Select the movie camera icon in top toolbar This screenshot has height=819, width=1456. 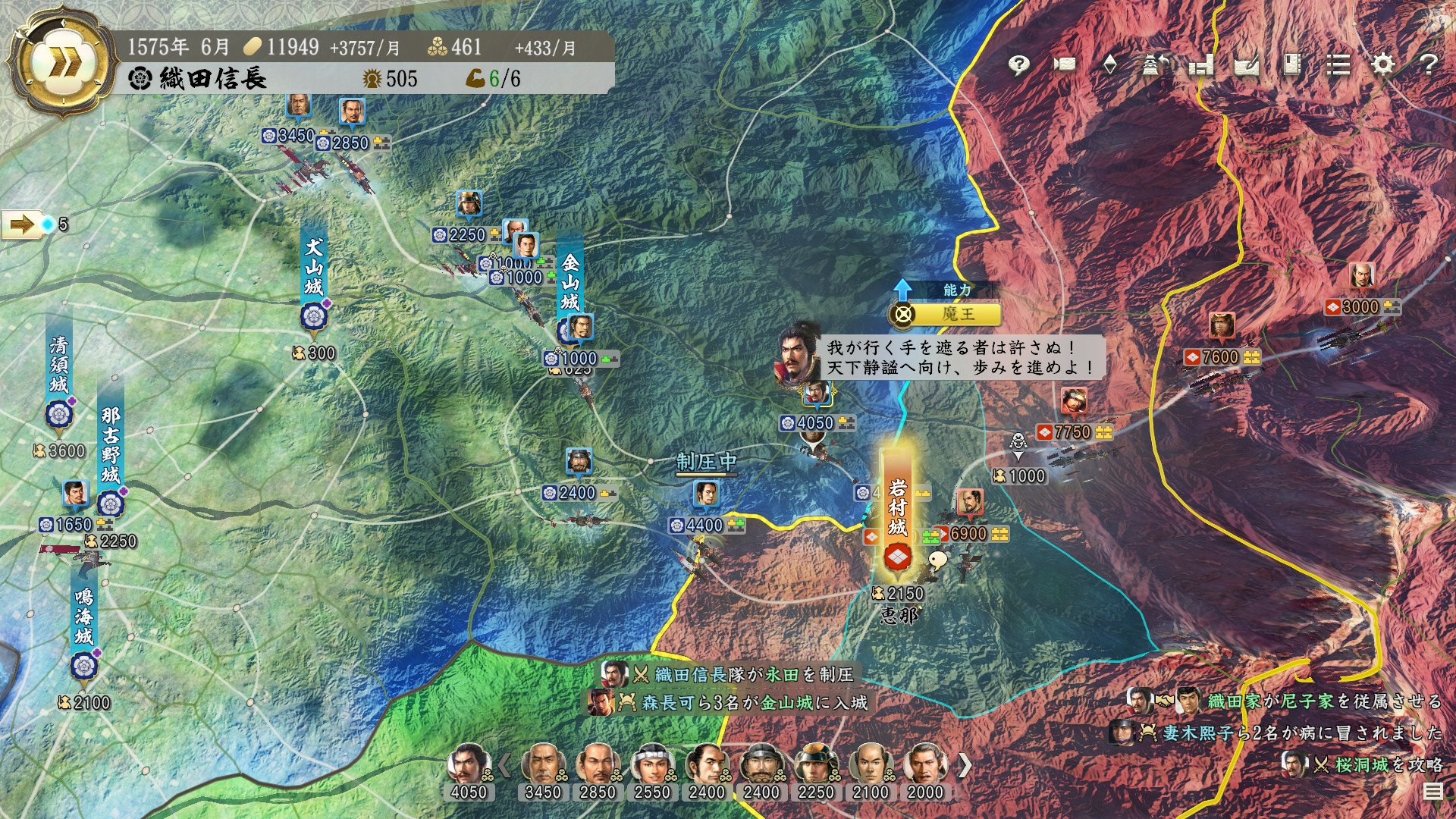(x=1065, y=66)
